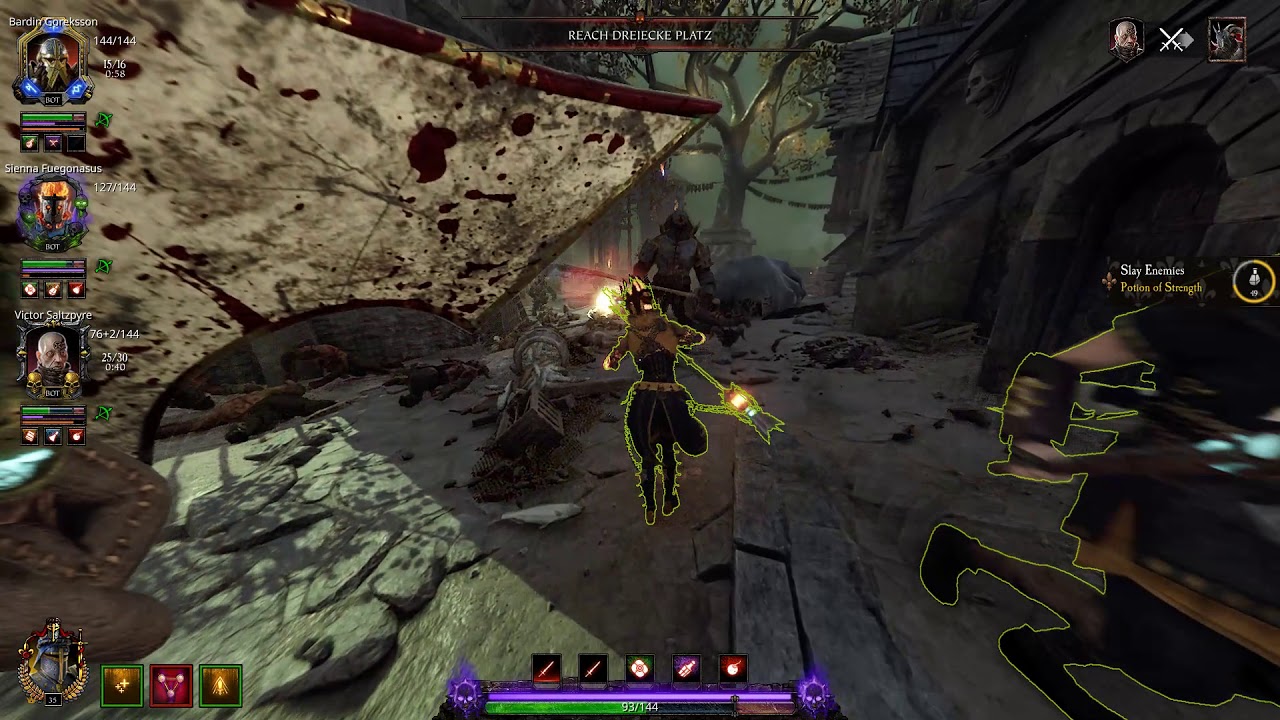Screen dimensions: 1280x720
Task: Equip the healing bandage item slot
Action: point(640,668)
